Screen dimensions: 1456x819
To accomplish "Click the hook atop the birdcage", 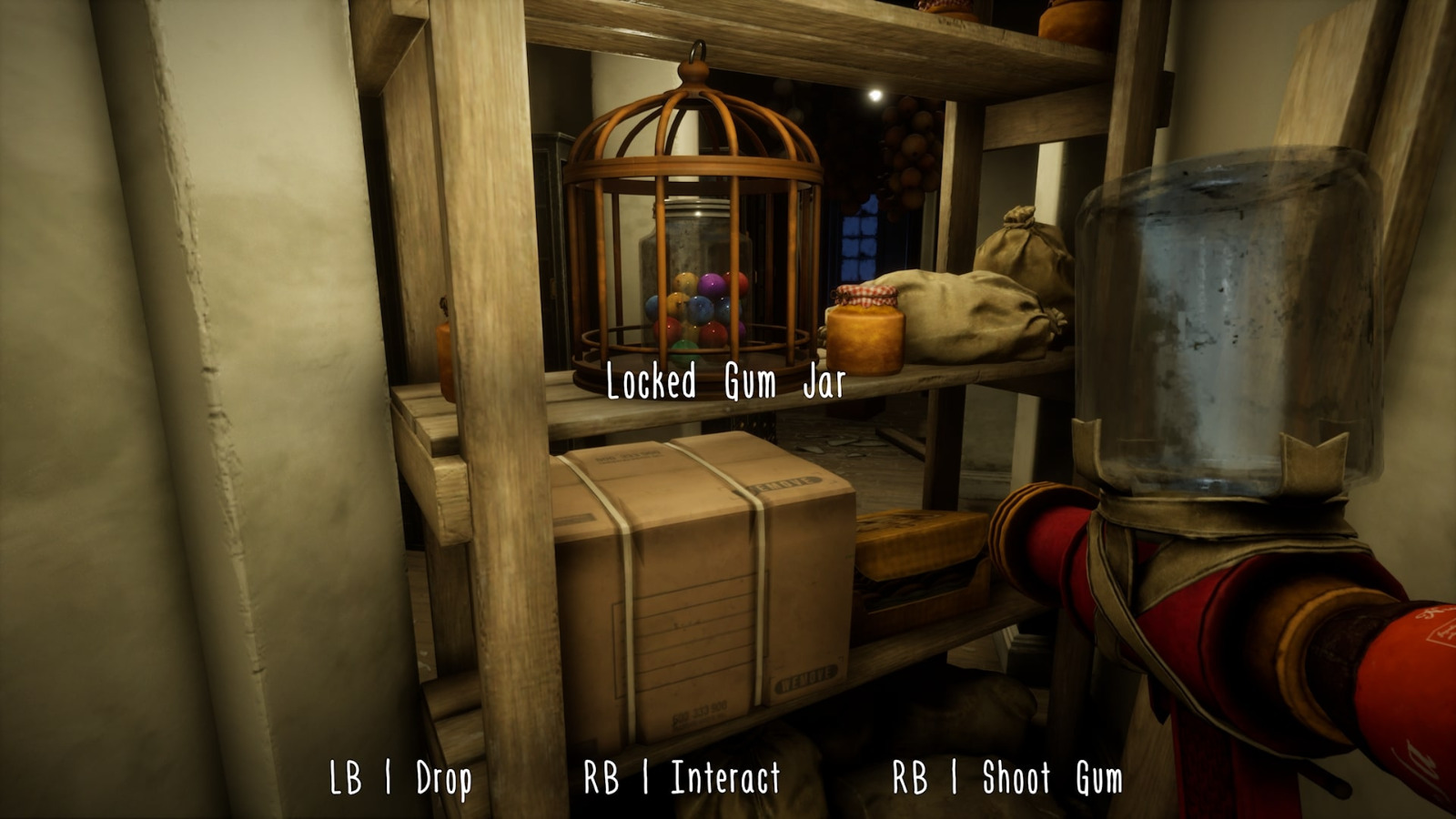I will tap(697, 52).
